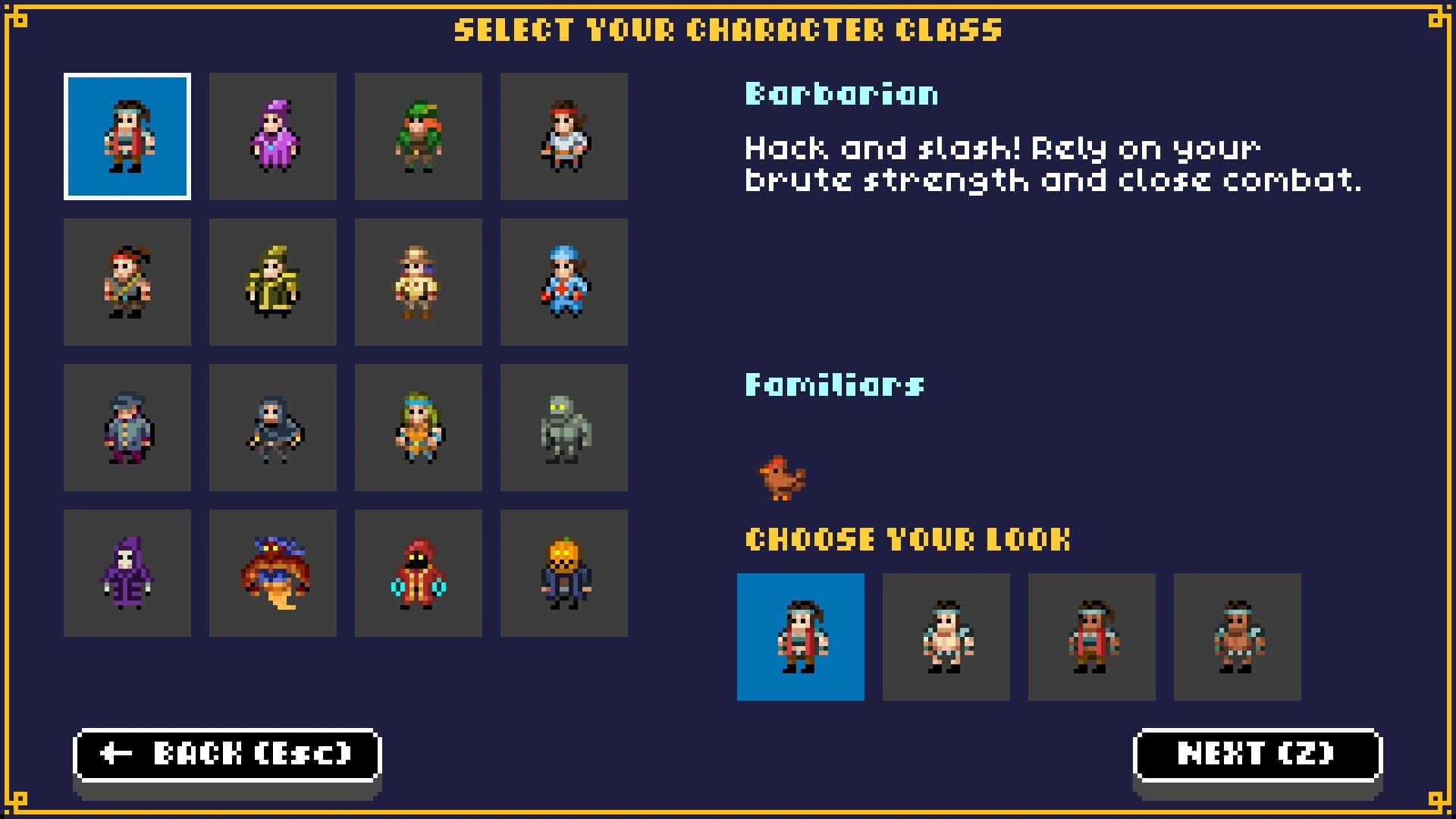Click the Next (Z) button

(x=1255, y=754)
